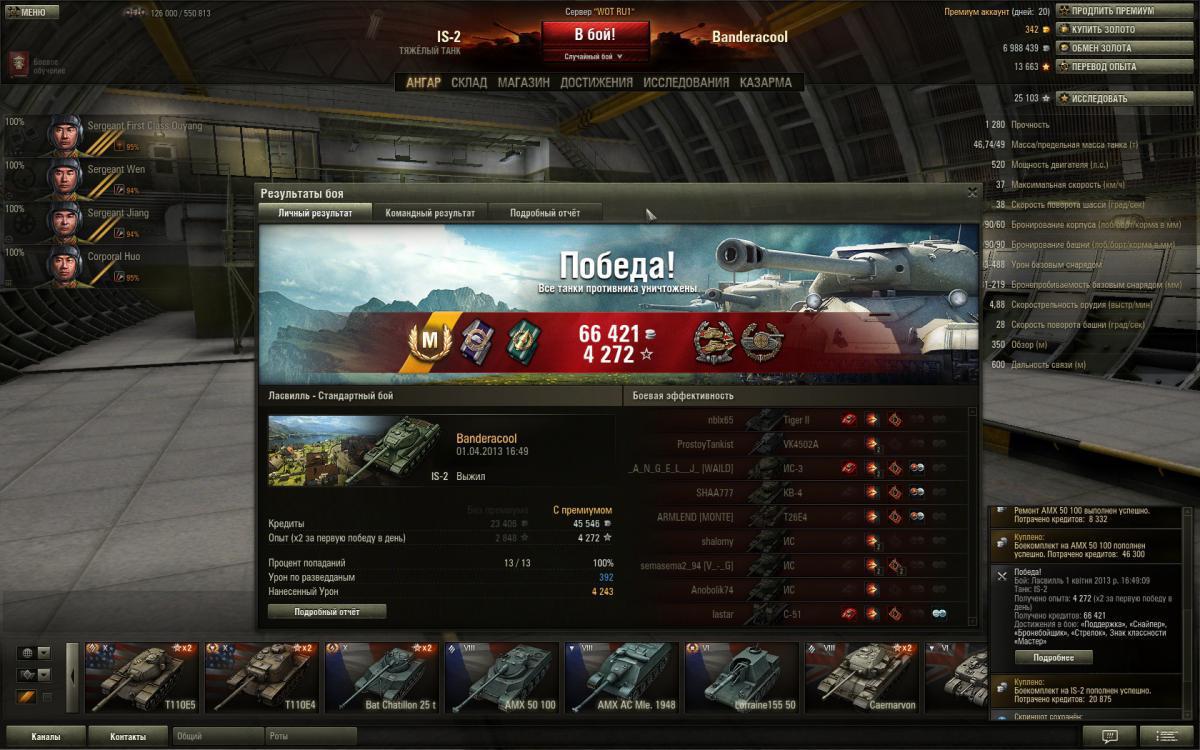
Task: Open the Подробный отчёт tab at the top
Action: click(x=545, y=213)
